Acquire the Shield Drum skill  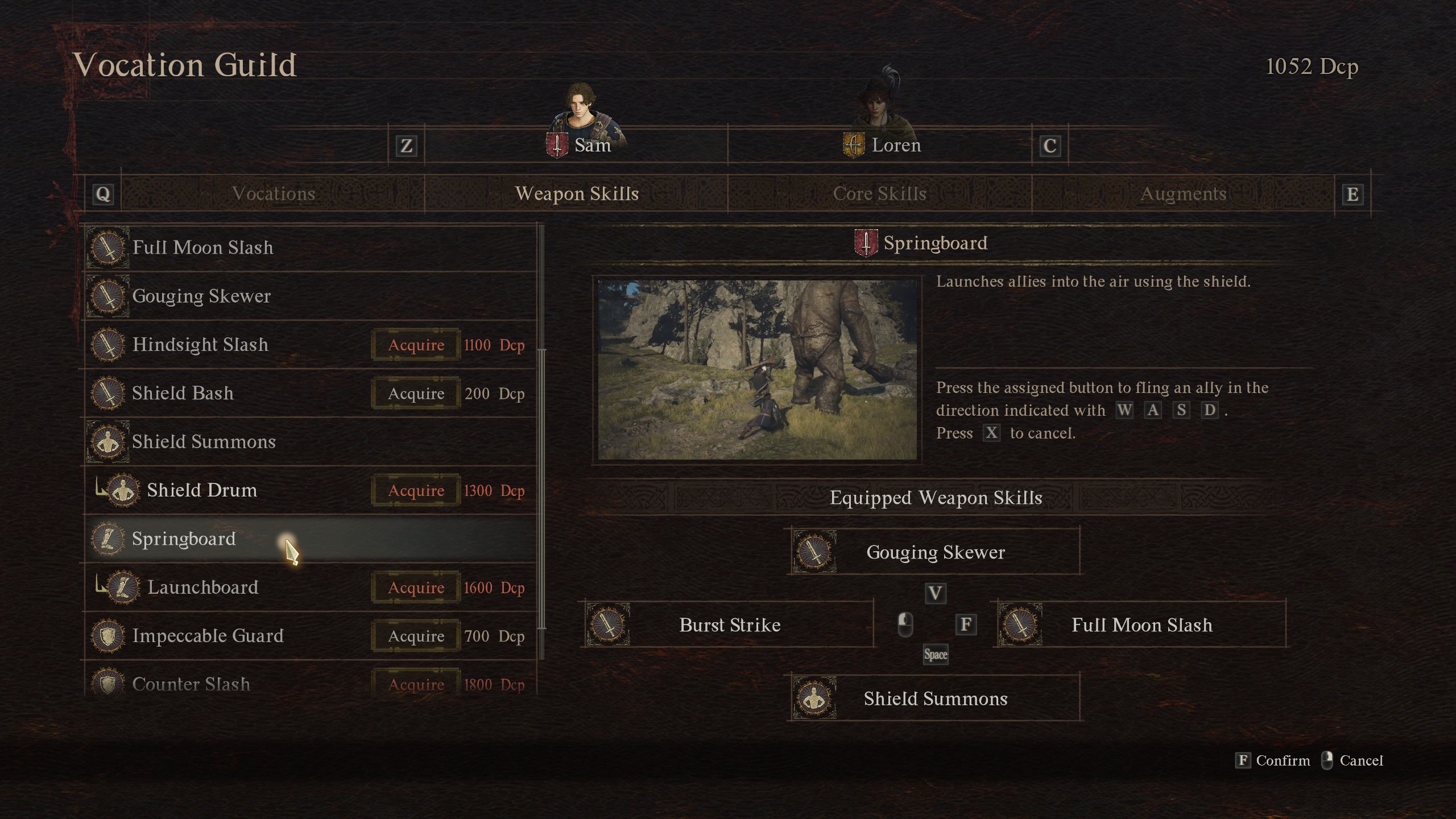416,490
